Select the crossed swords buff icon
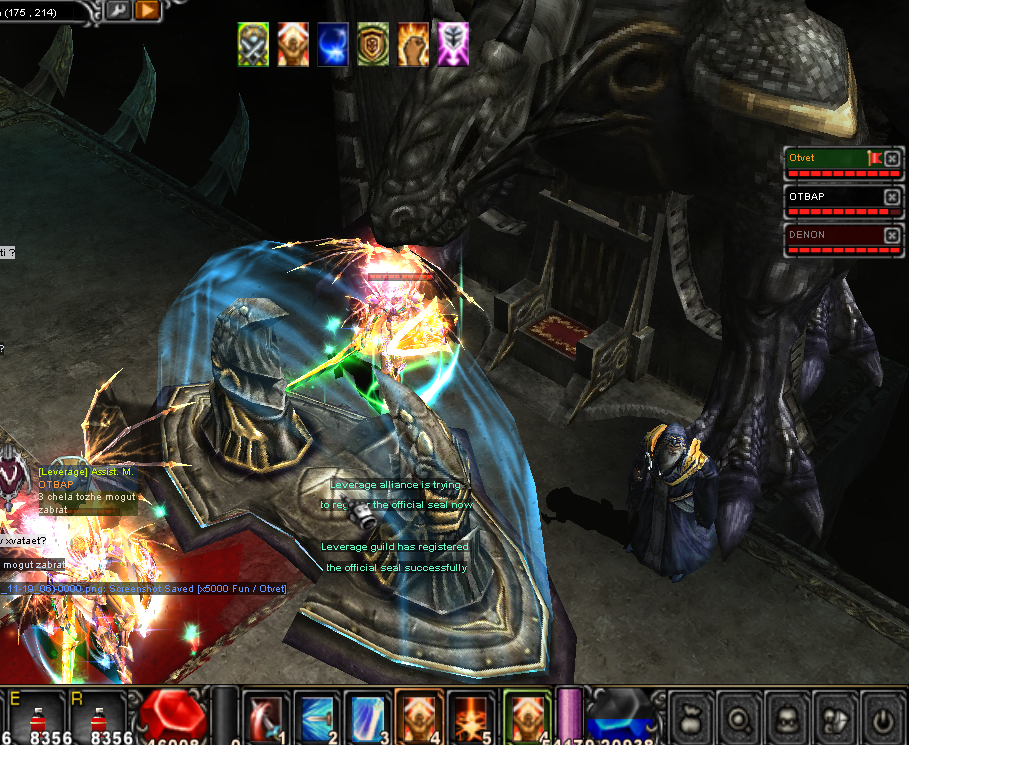 (253, 45)
